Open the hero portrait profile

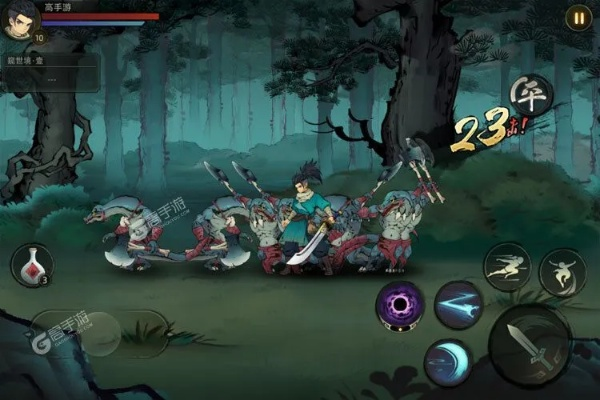tap(19, 20)
